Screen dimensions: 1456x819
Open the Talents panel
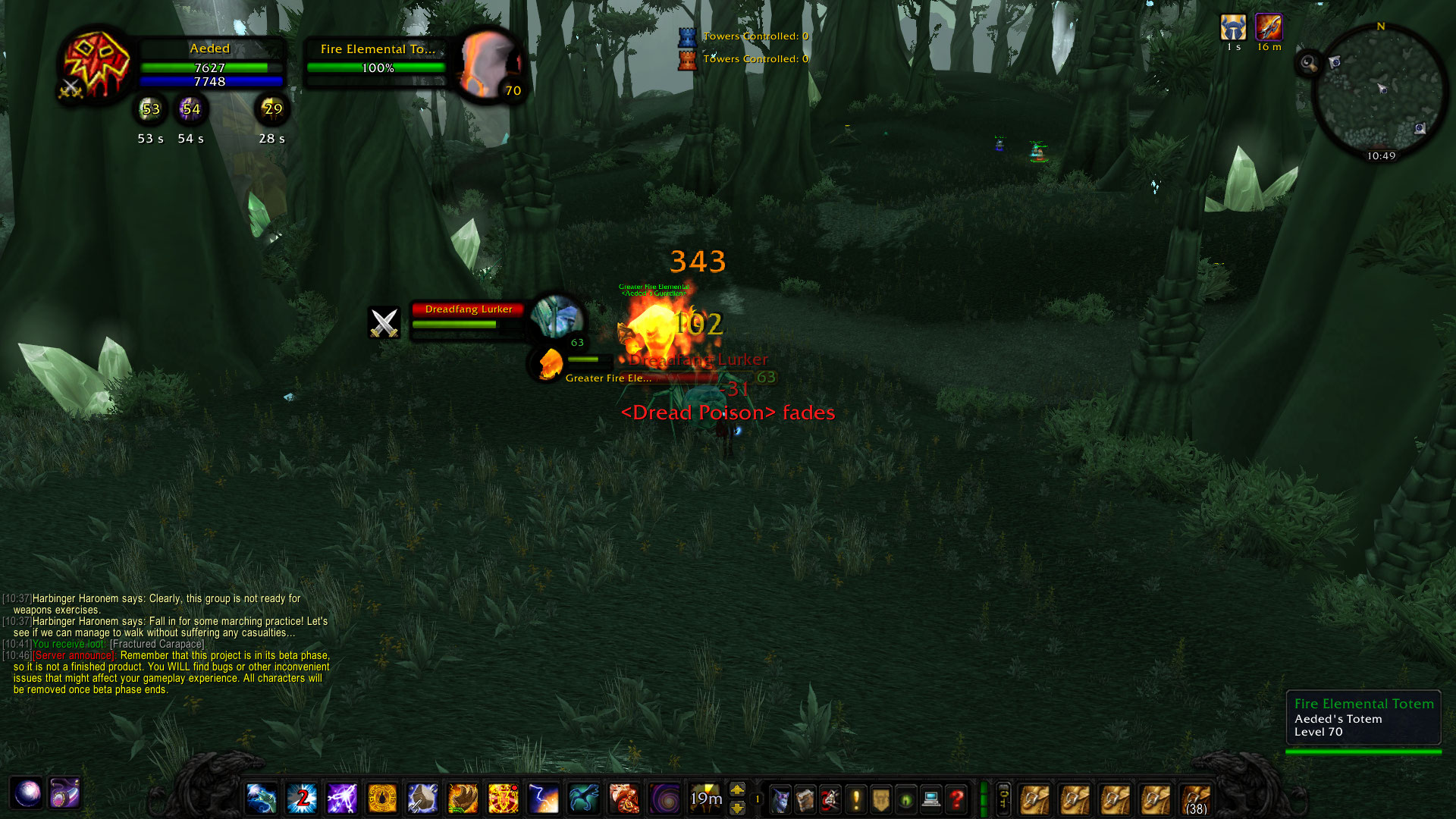pyautogui.click(x=828, y=799)
